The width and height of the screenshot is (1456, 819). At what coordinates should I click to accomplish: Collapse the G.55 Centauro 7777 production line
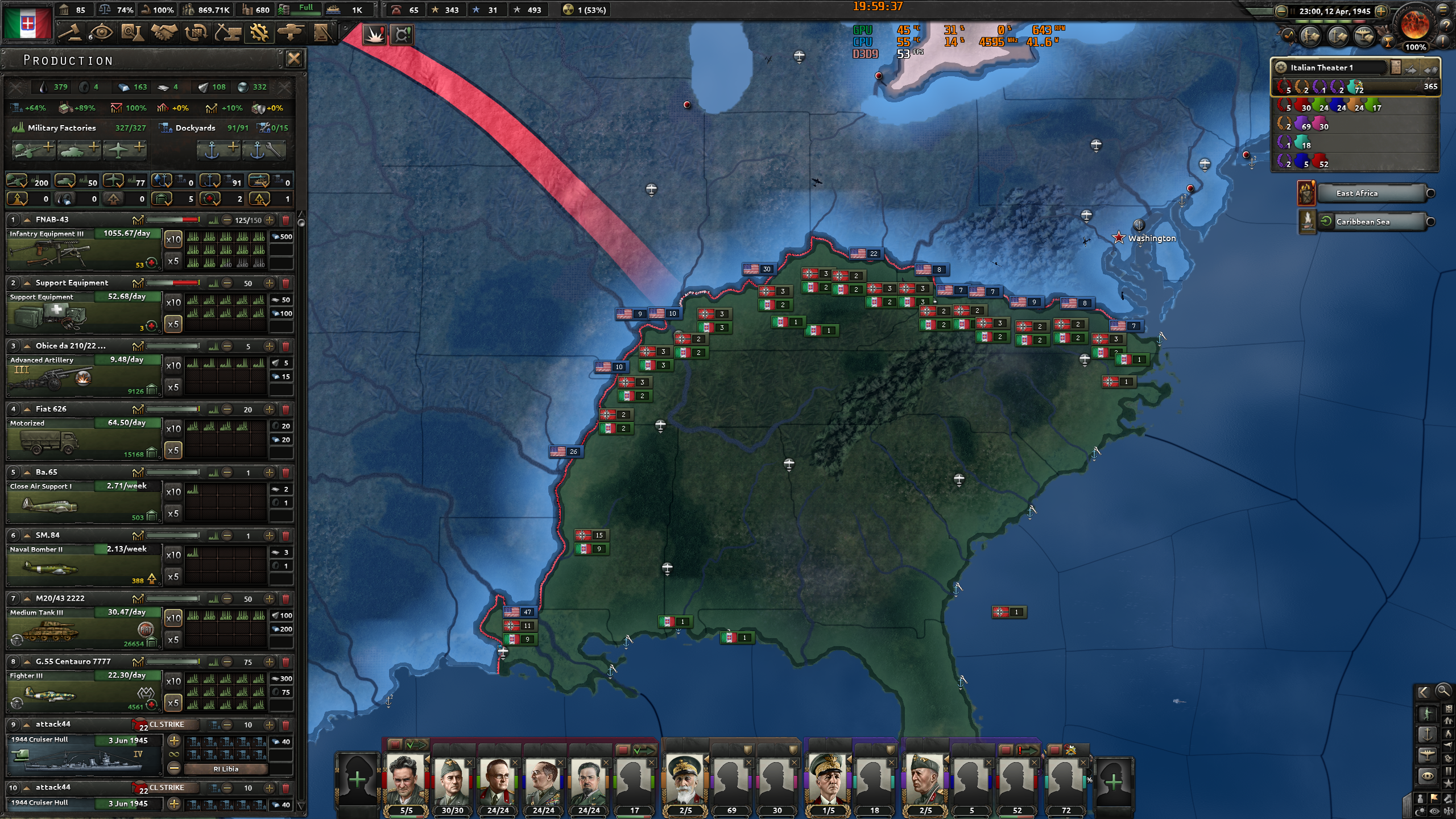tap(27, 661)
